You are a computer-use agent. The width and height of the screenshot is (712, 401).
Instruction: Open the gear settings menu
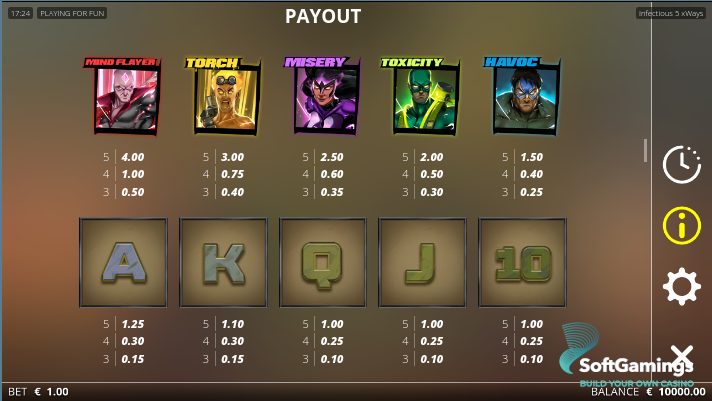(681, 288)
